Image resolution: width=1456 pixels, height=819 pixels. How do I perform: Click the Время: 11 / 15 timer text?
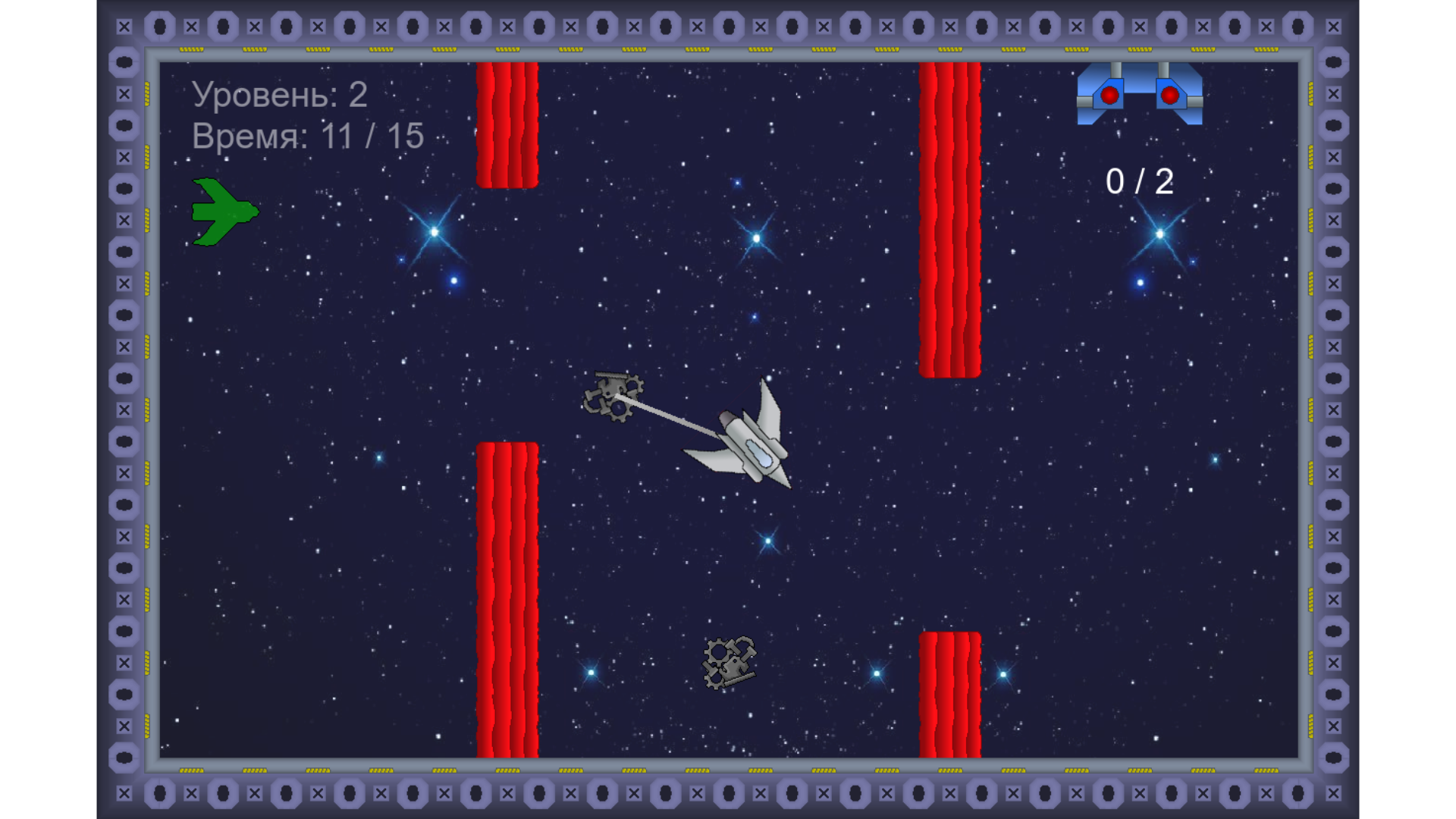pos(307,136)
